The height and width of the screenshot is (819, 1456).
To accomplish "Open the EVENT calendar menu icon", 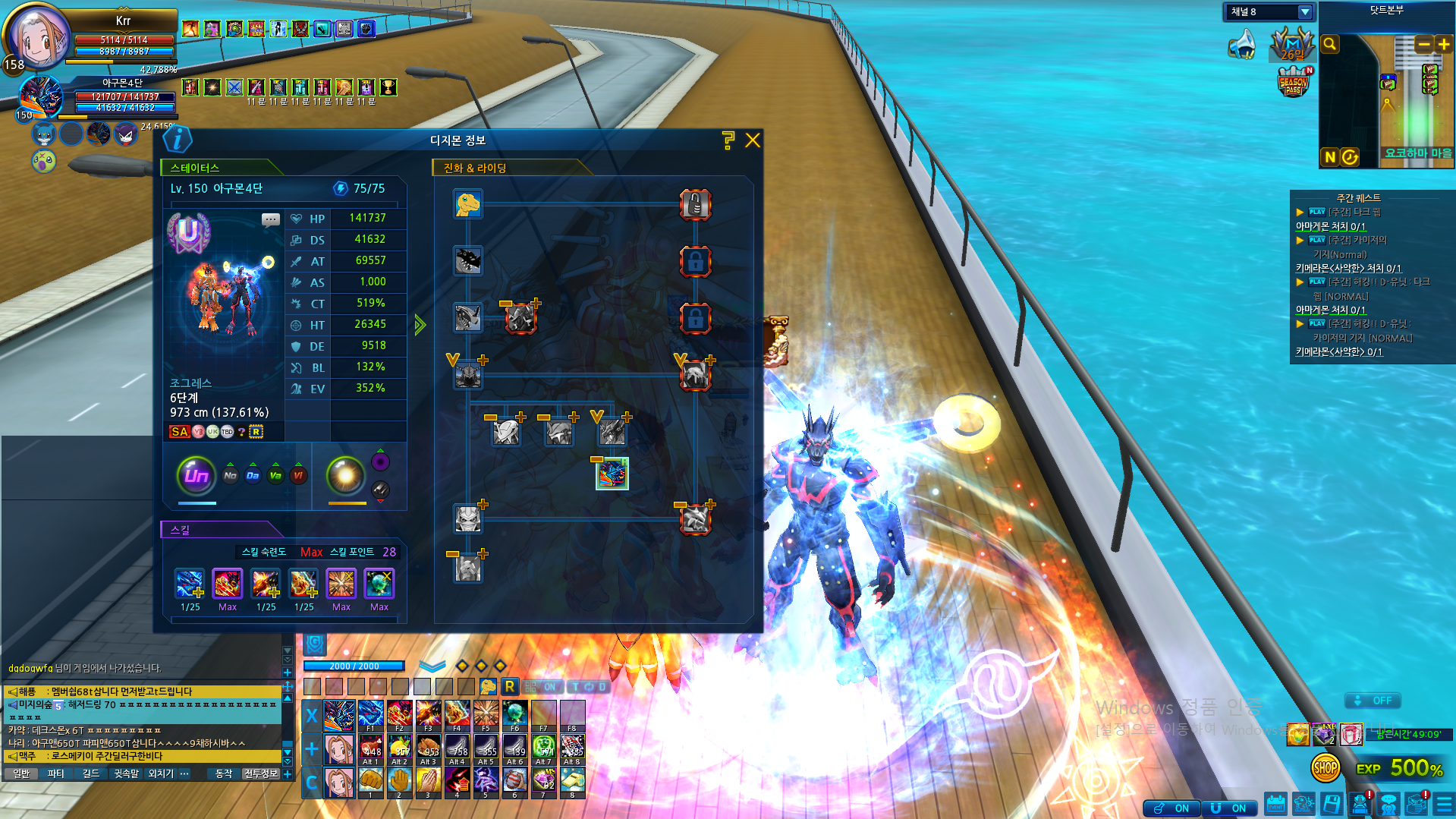I will (x=1276, y=804).
